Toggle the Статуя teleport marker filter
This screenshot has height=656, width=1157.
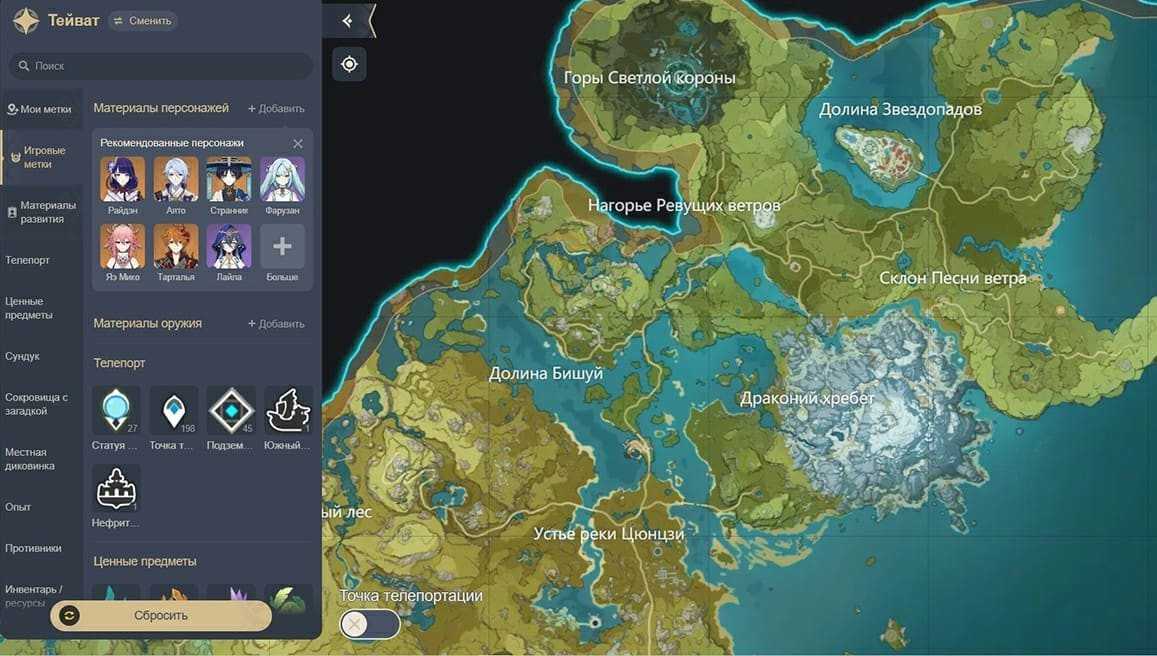116,412
